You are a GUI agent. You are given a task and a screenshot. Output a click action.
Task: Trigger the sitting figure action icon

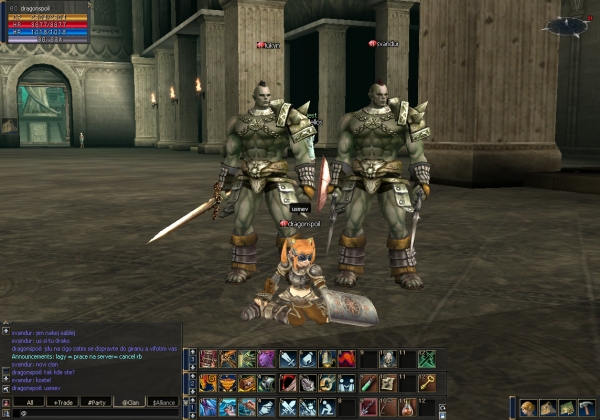tap(327, 407)
